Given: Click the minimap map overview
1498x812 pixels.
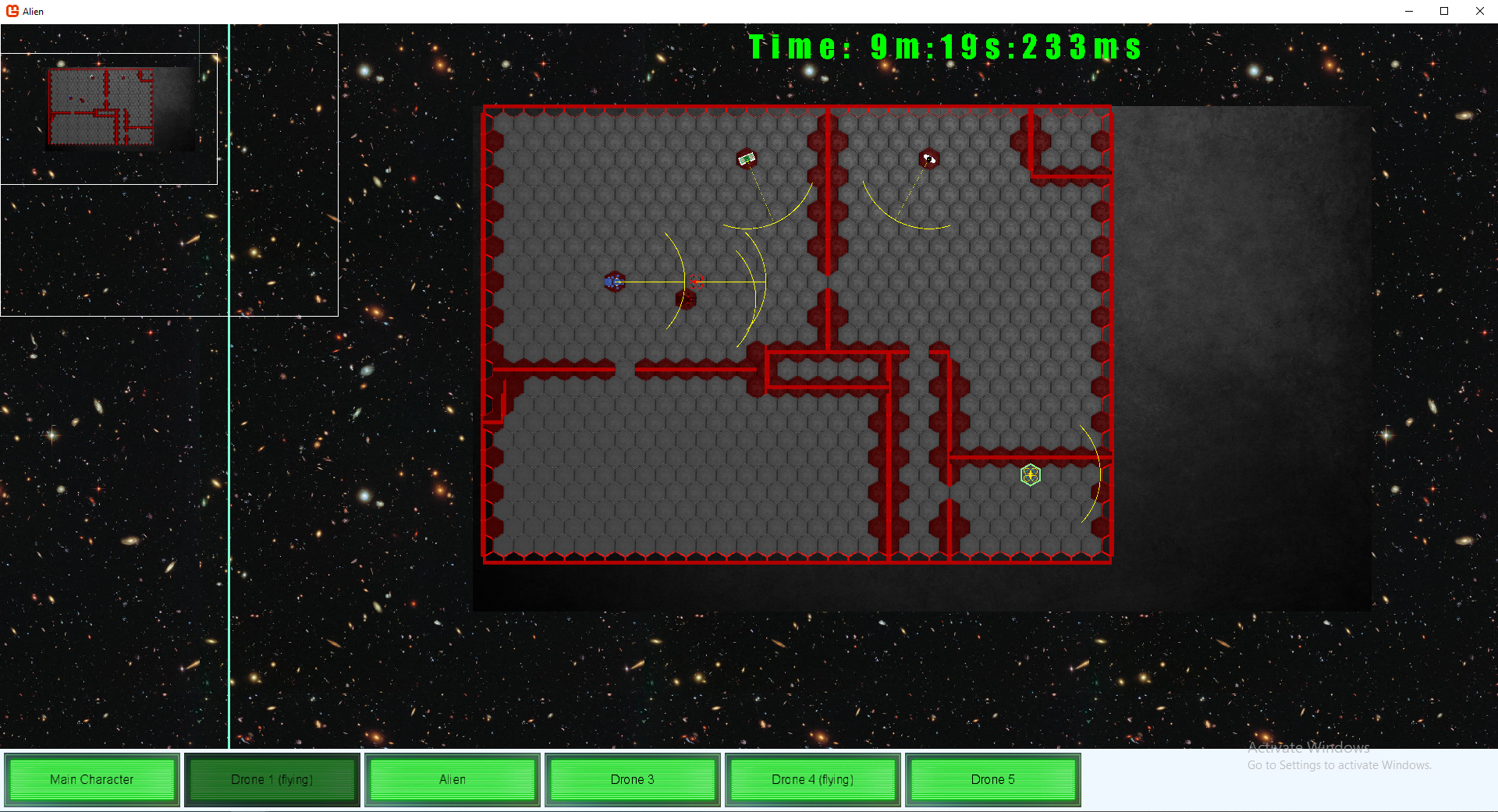Looking at the screenshot, I should tap(101, 107).
